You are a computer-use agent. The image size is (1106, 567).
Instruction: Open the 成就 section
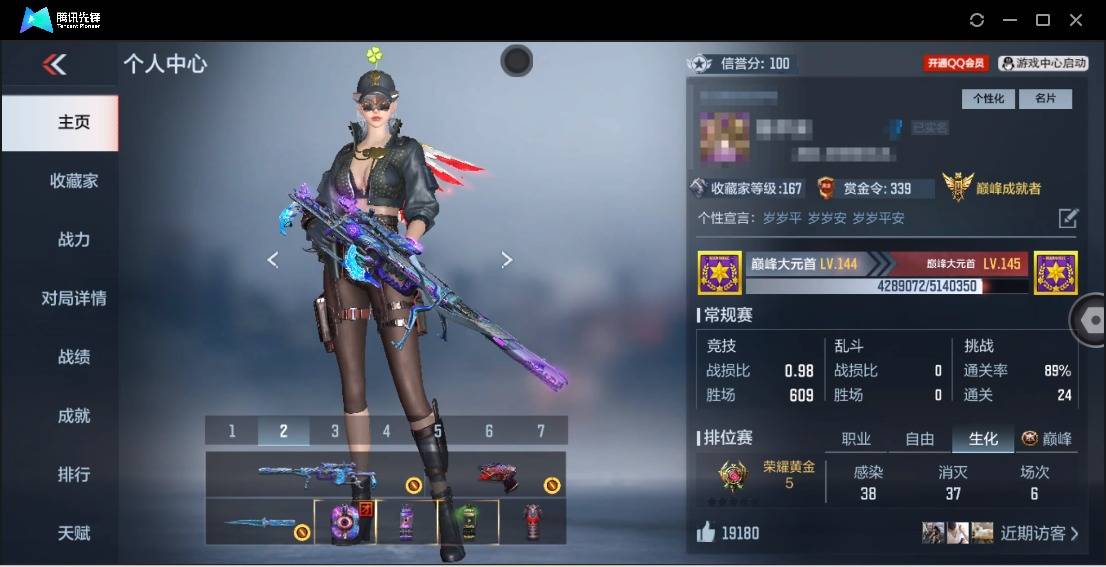point(74,416)
